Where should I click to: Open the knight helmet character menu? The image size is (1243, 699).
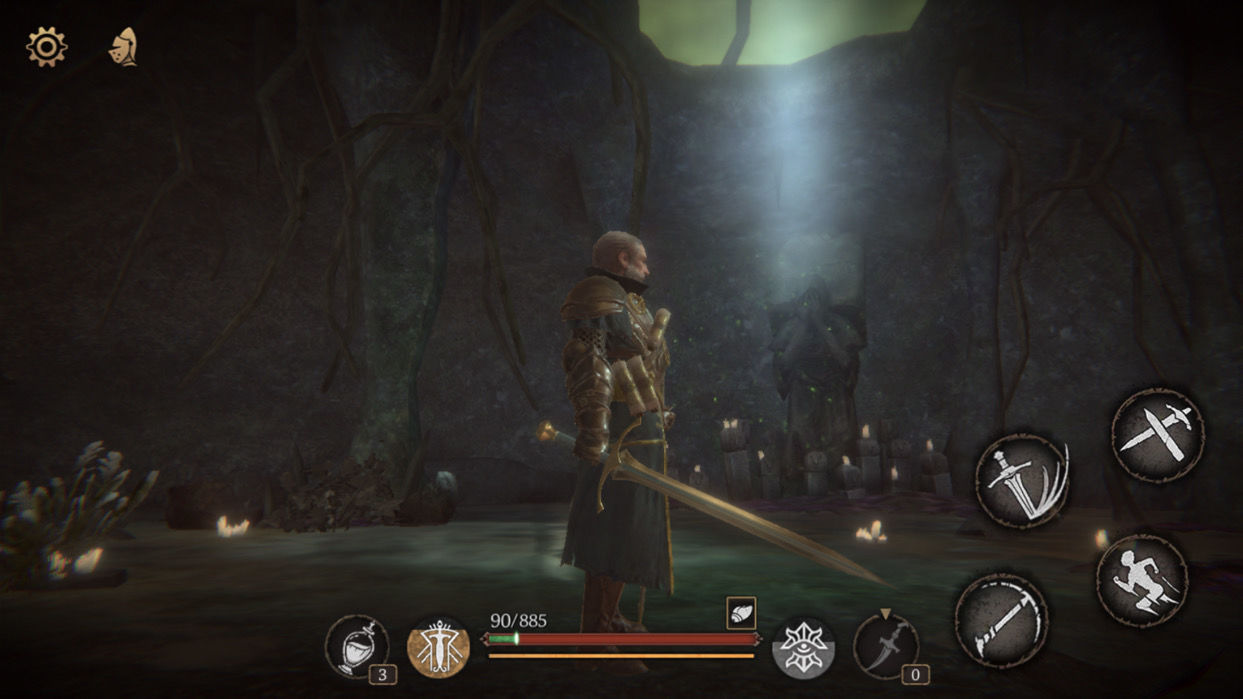(123, 47)
